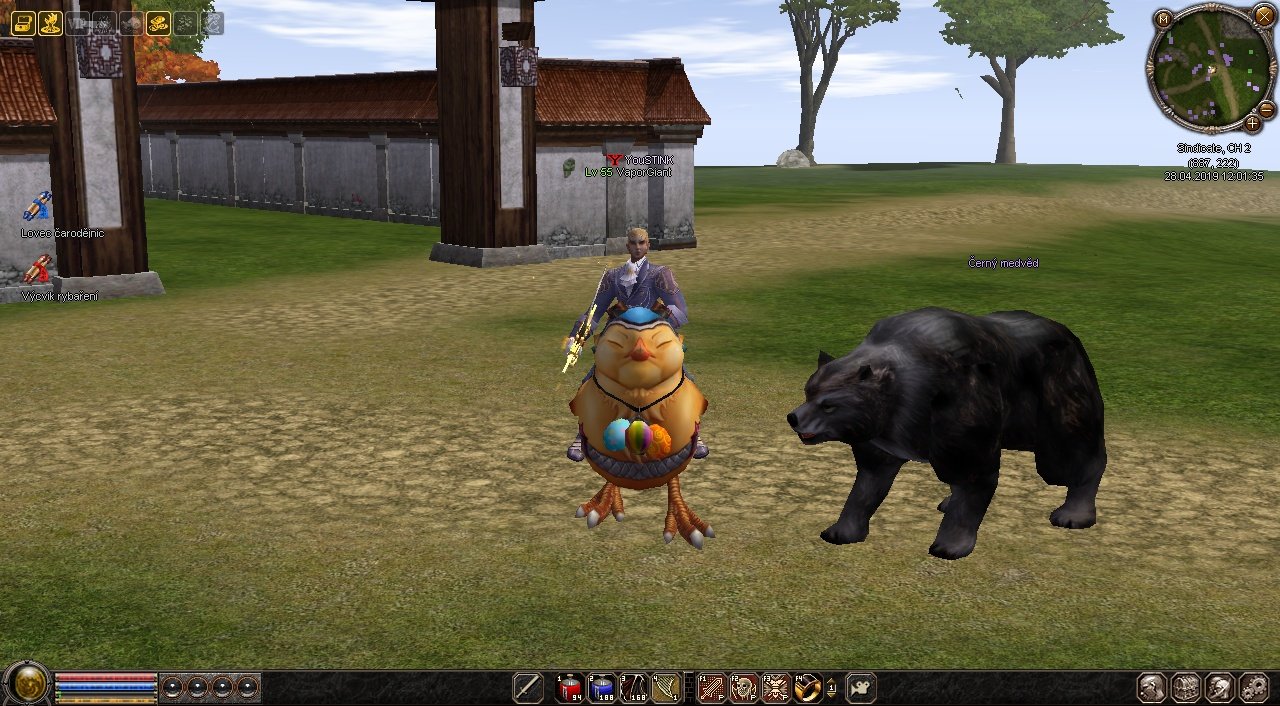Viewport: 1280px width, 706px height.
Task: Open the inventory chest button
Action: tap(1186, 688)
